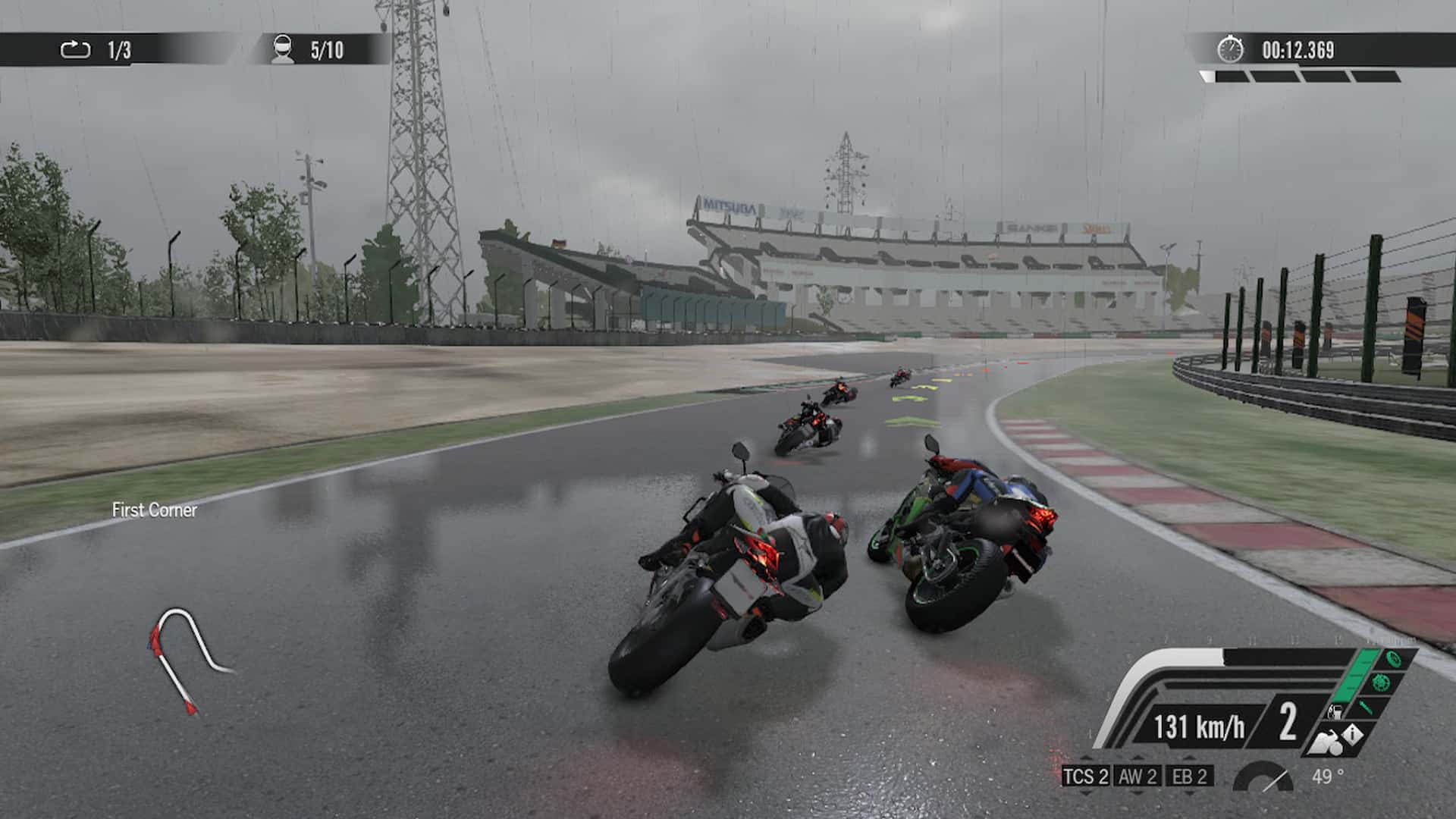Select the green brake disc icon

(x=1381, y=683)
